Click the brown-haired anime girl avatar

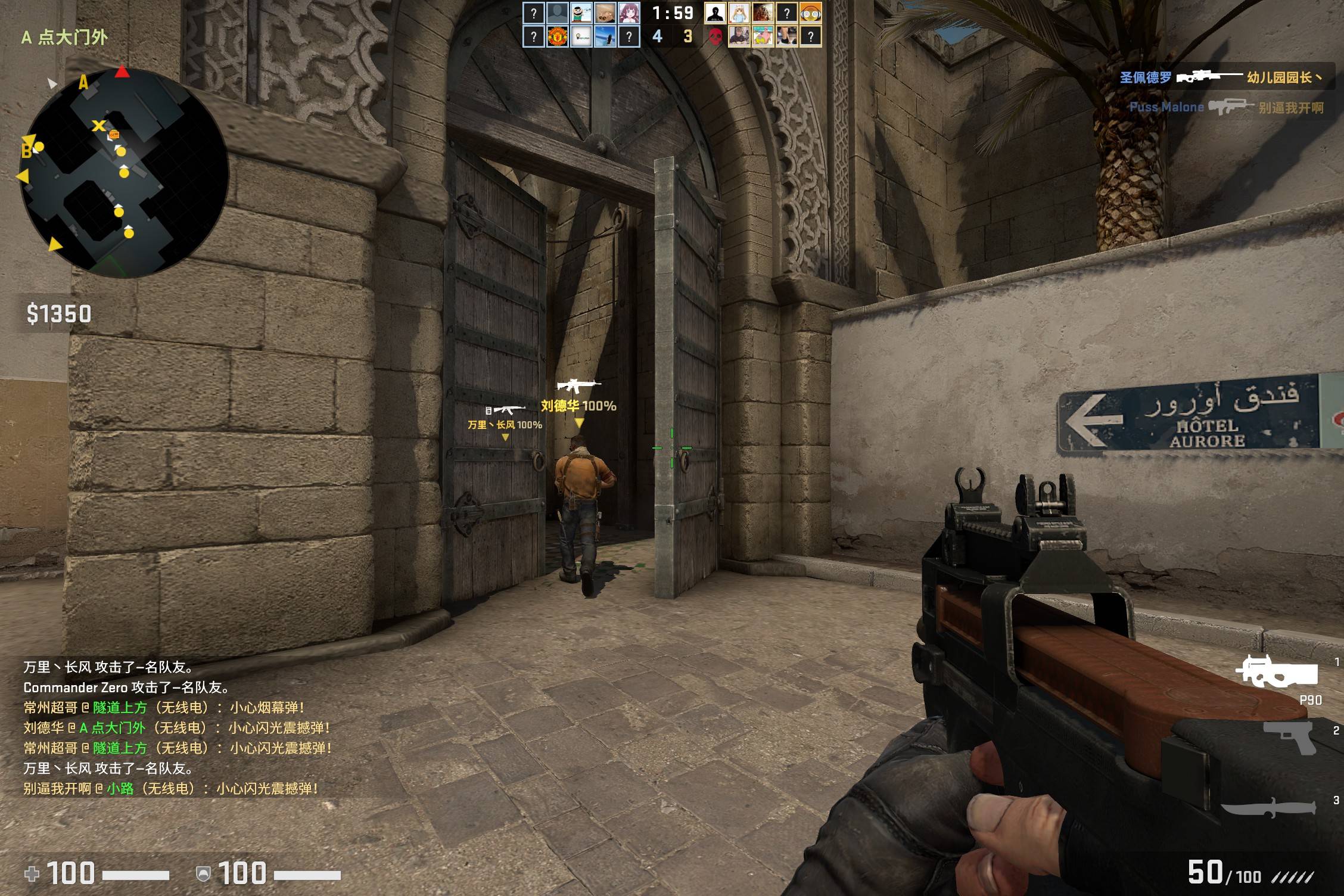pos(629,13)
